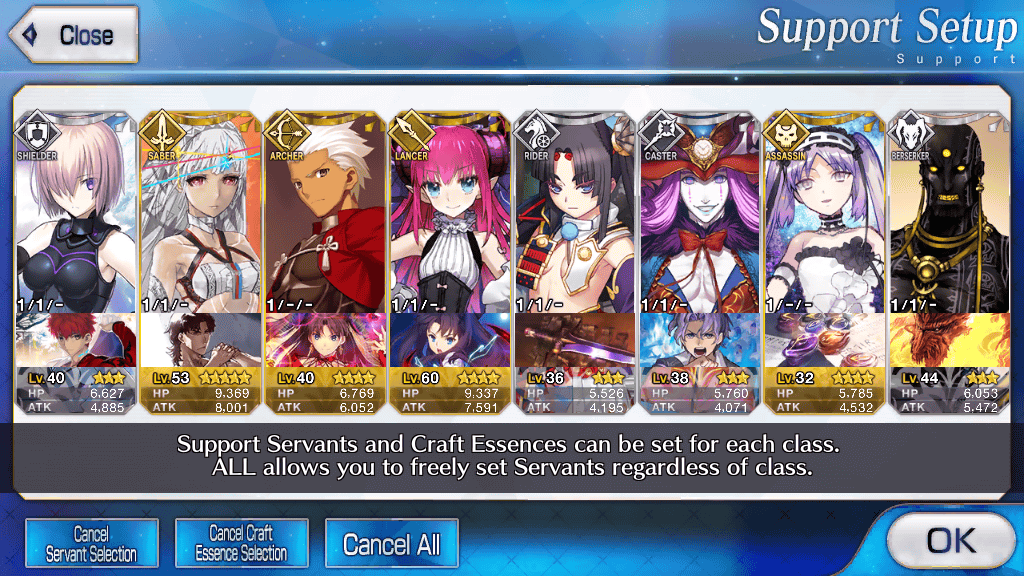This screenshot has height=576, width=1024.
Task: Edit the Berserker slot's Craft Essence
Action: pyautogui.click(x=949, y=341)
